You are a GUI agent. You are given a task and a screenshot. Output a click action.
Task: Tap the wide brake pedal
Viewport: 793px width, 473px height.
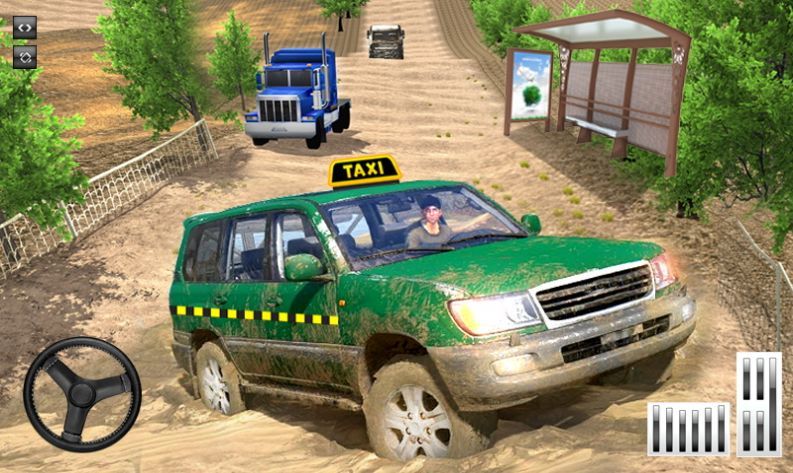coord(688,428)
